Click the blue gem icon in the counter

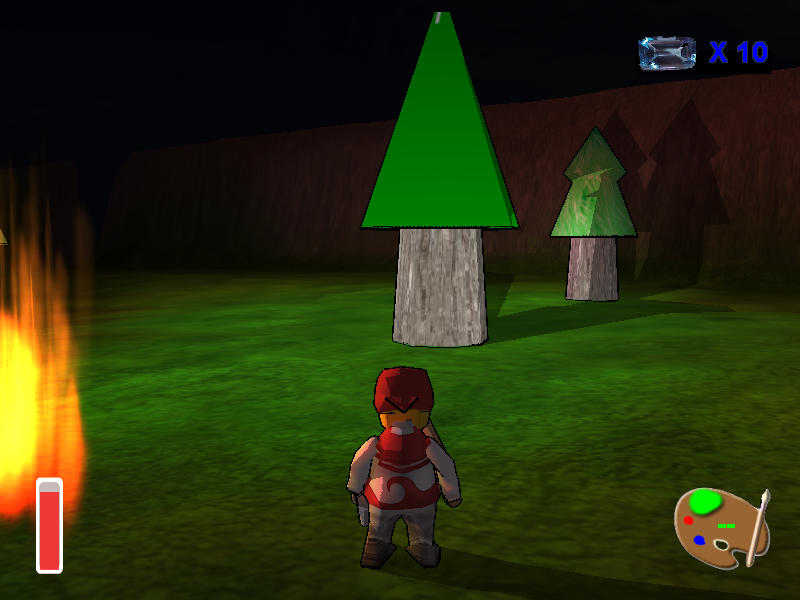[667, 53]
